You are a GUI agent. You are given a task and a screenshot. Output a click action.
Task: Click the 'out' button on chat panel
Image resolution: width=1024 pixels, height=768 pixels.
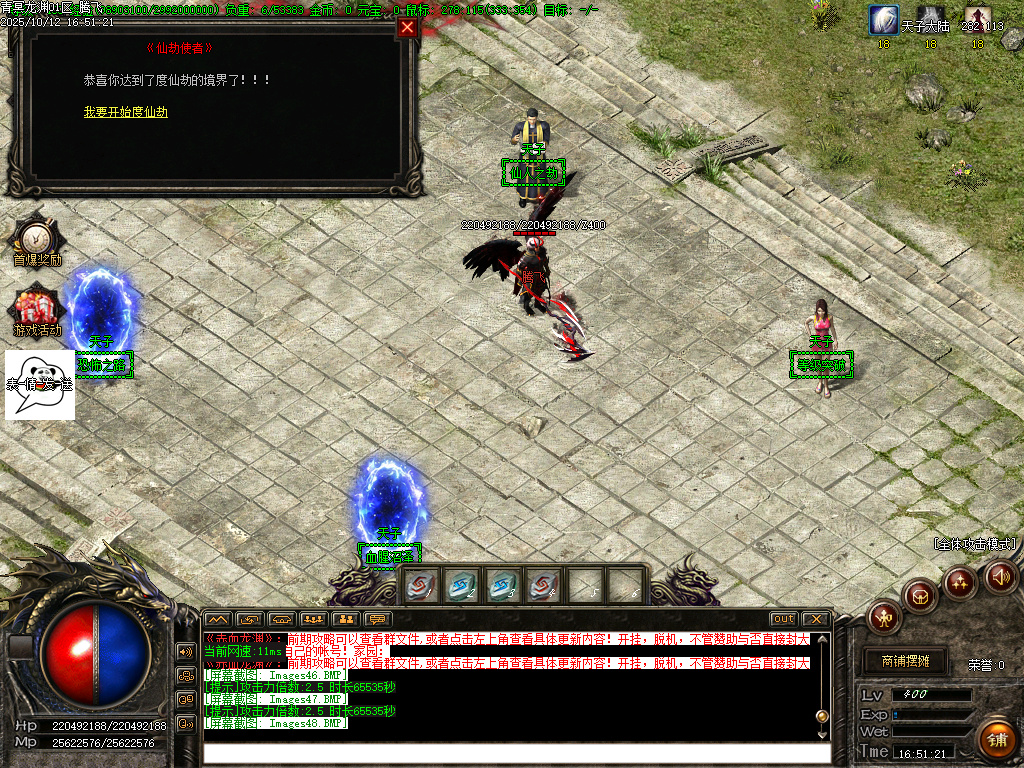(x=784, y=619)
